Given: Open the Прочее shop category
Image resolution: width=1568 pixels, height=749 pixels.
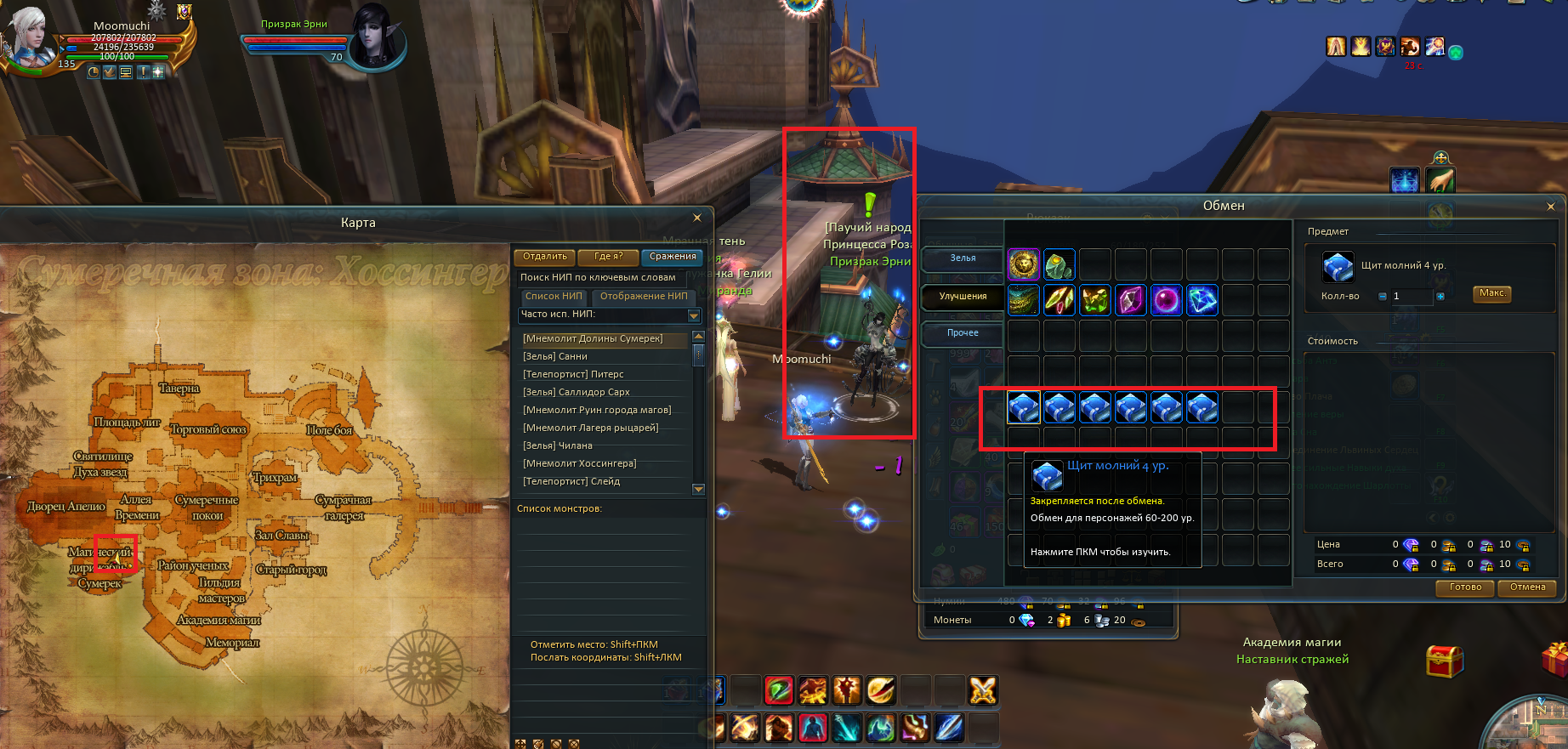Looking at the screenshot, I should click(963, 333).
